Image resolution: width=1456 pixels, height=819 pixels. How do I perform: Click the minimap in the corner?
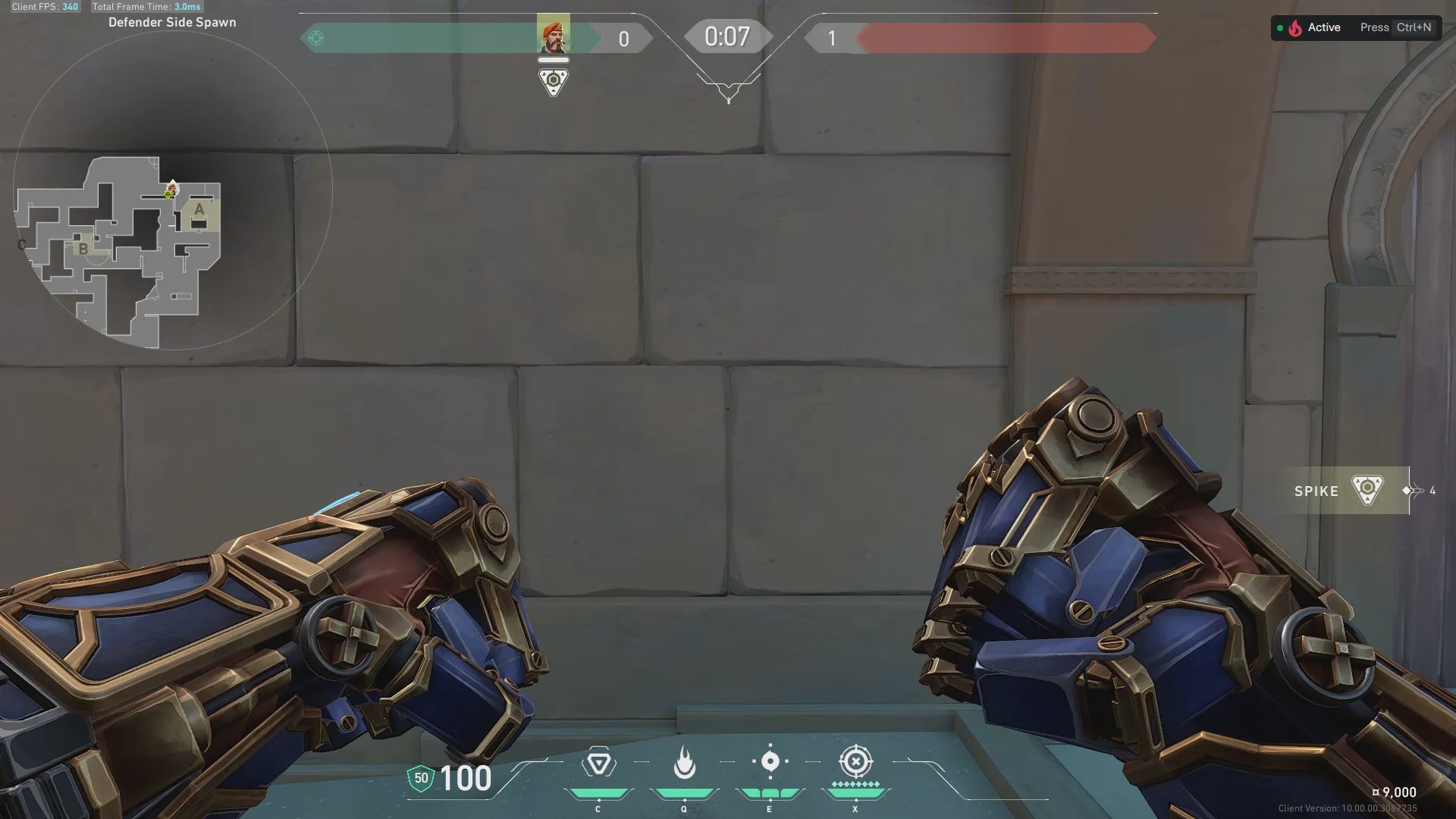172,190
